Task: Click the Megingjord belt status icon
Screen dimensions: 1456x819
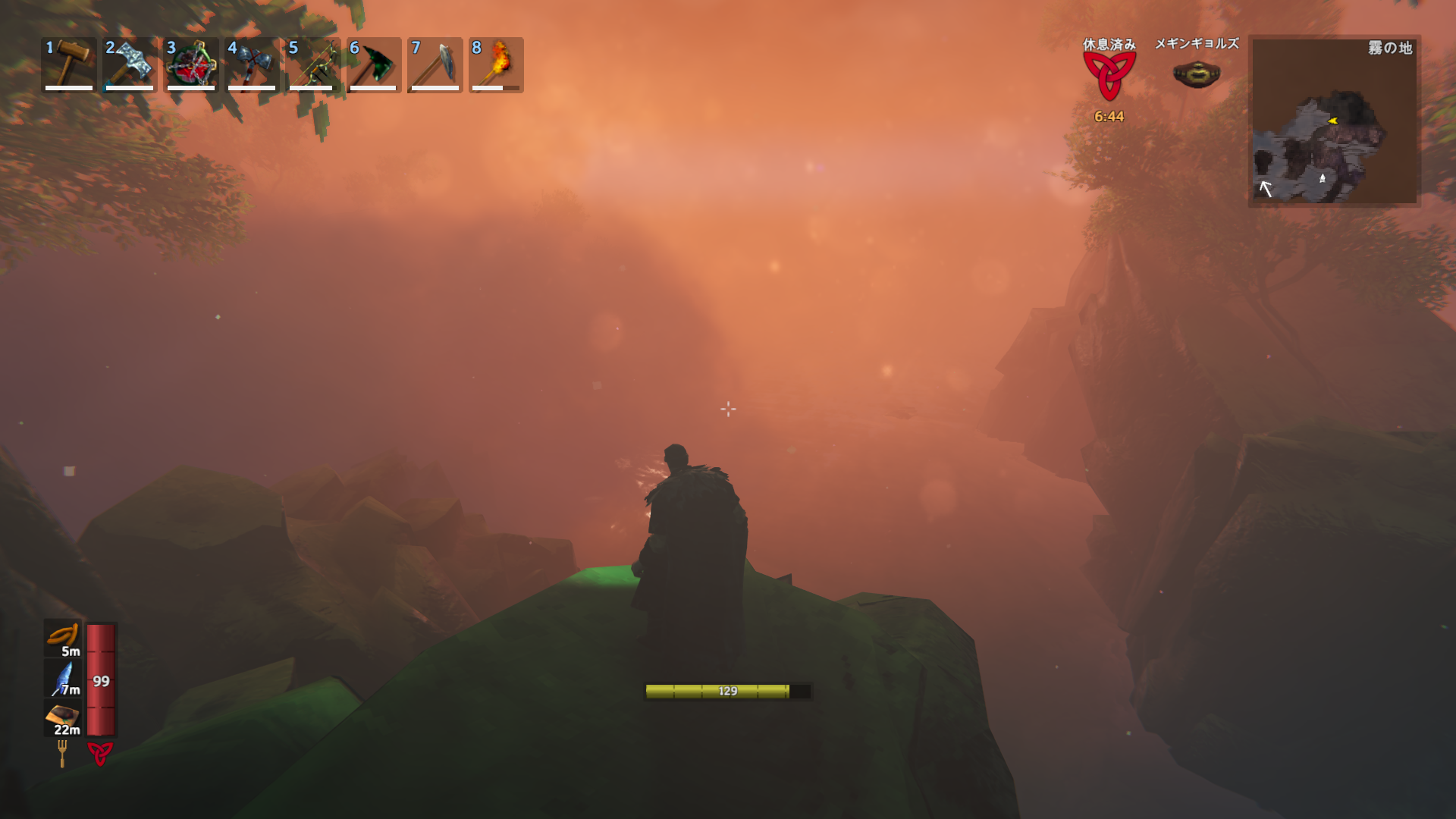Action: 1196,74
